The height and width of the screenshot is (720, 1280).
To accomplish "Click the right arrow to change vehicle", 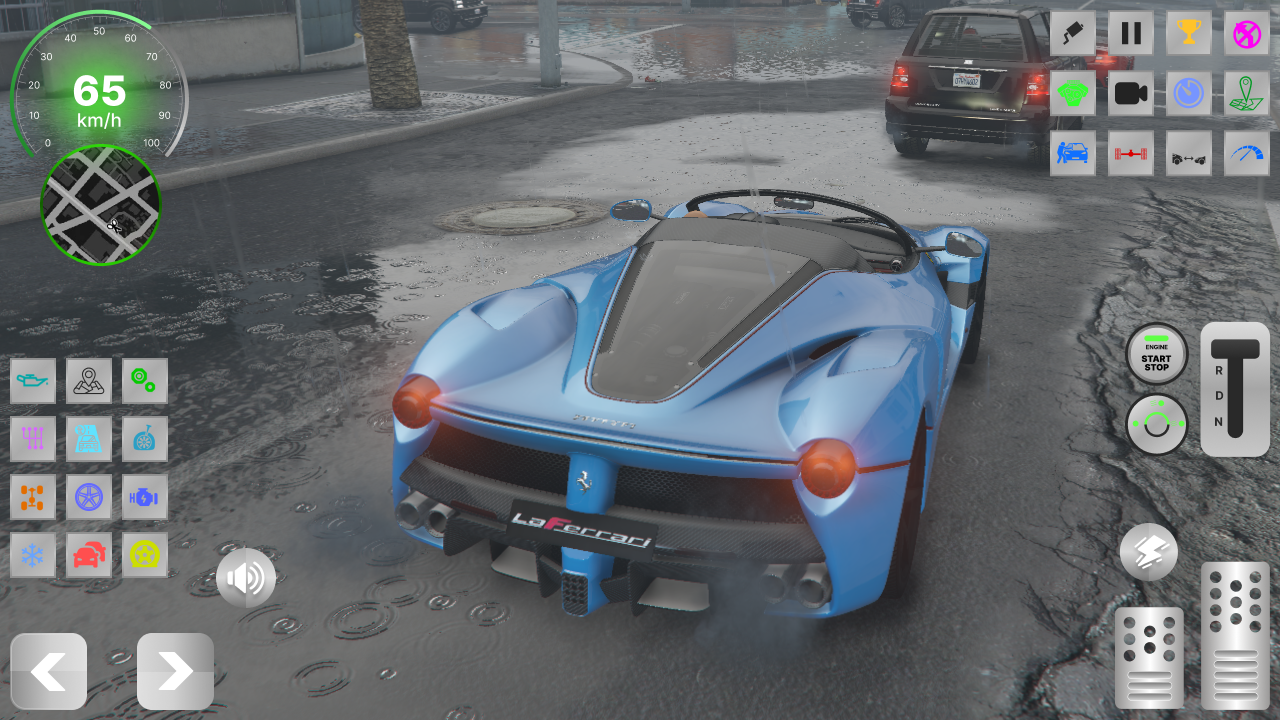I will [175, 671].
